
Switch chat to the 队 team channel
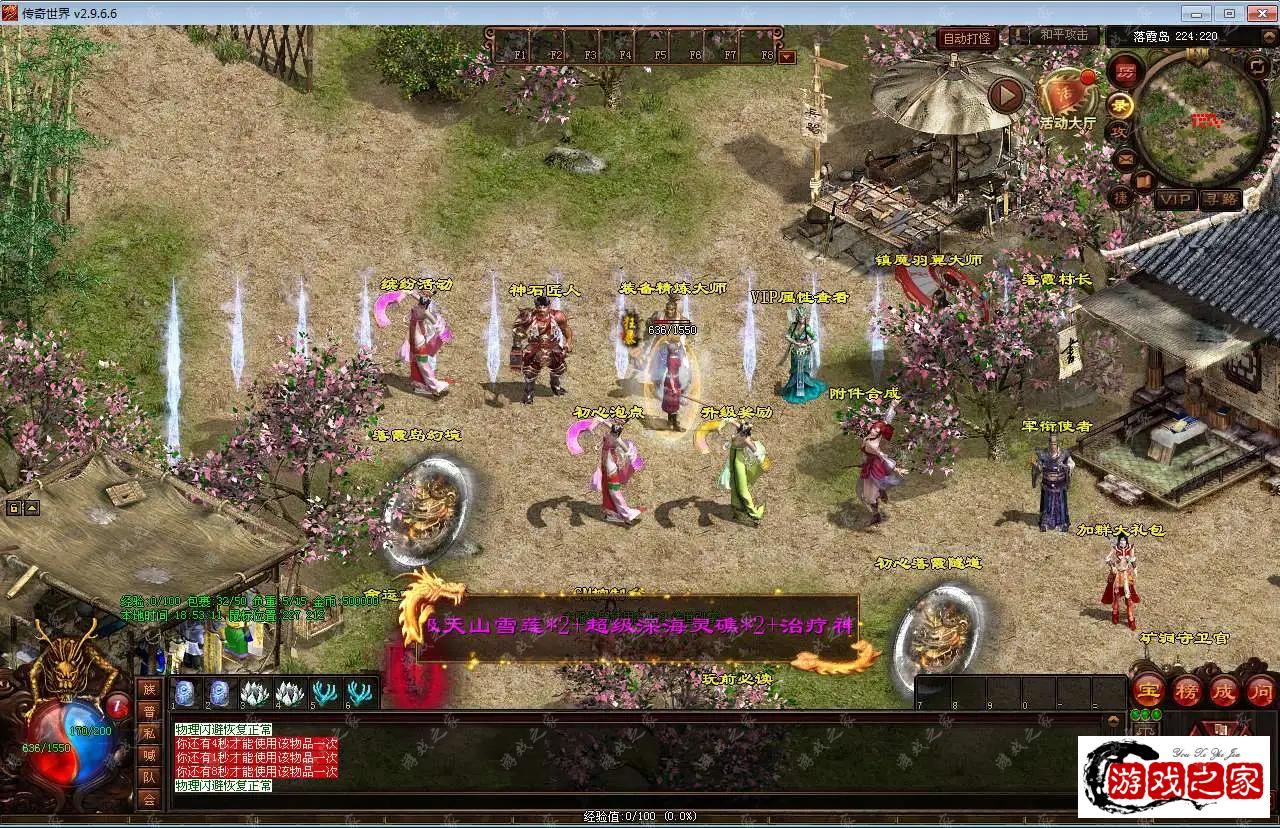(x=149, y=777)
